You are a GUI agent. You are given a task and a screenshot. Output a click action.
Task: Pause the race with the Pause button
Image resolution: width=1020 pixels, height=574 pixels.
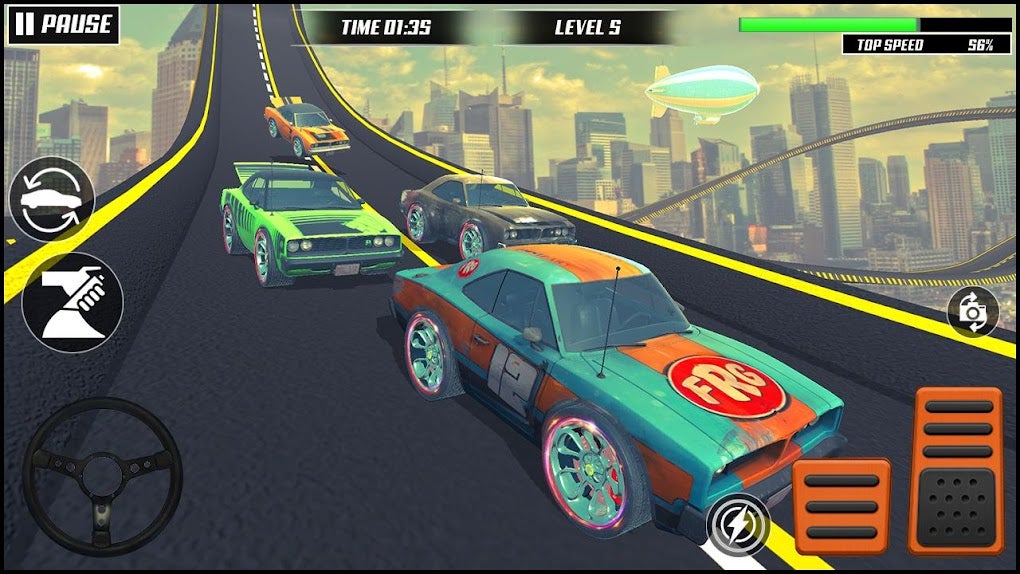(x=63, y=25)
